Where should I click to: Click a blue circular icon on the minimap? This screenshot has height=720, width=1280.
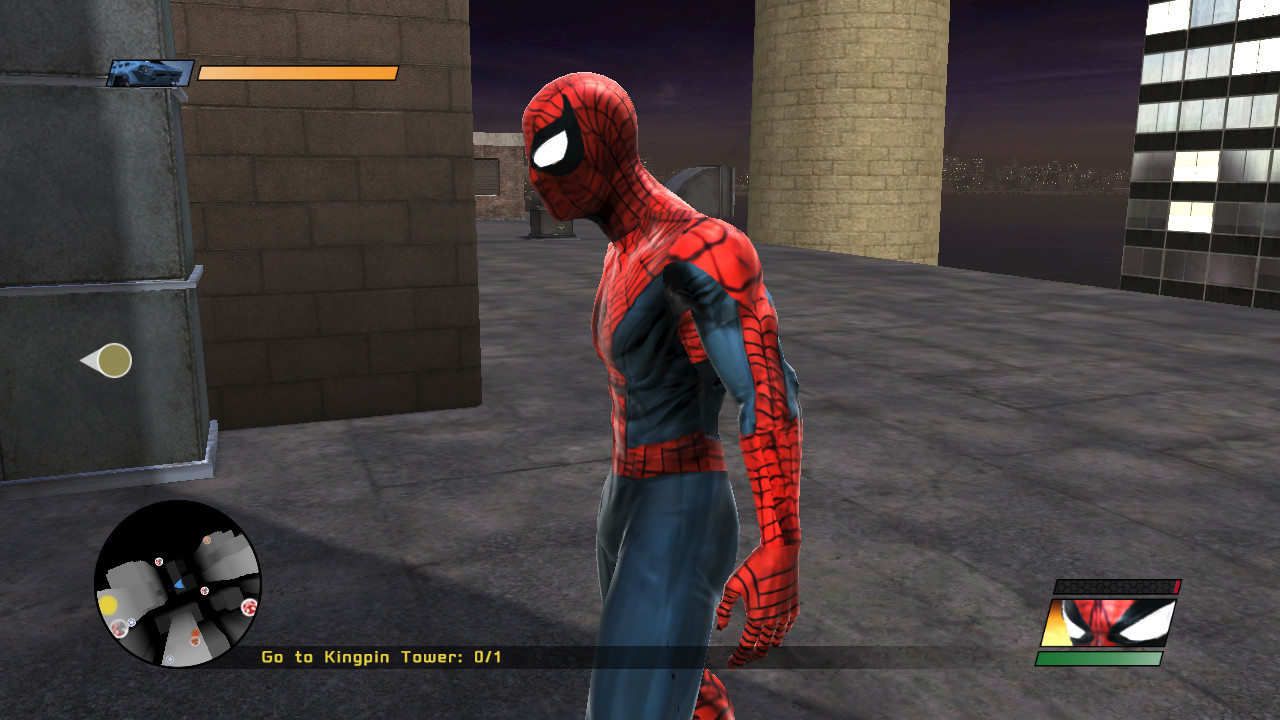tap(131, 622)
